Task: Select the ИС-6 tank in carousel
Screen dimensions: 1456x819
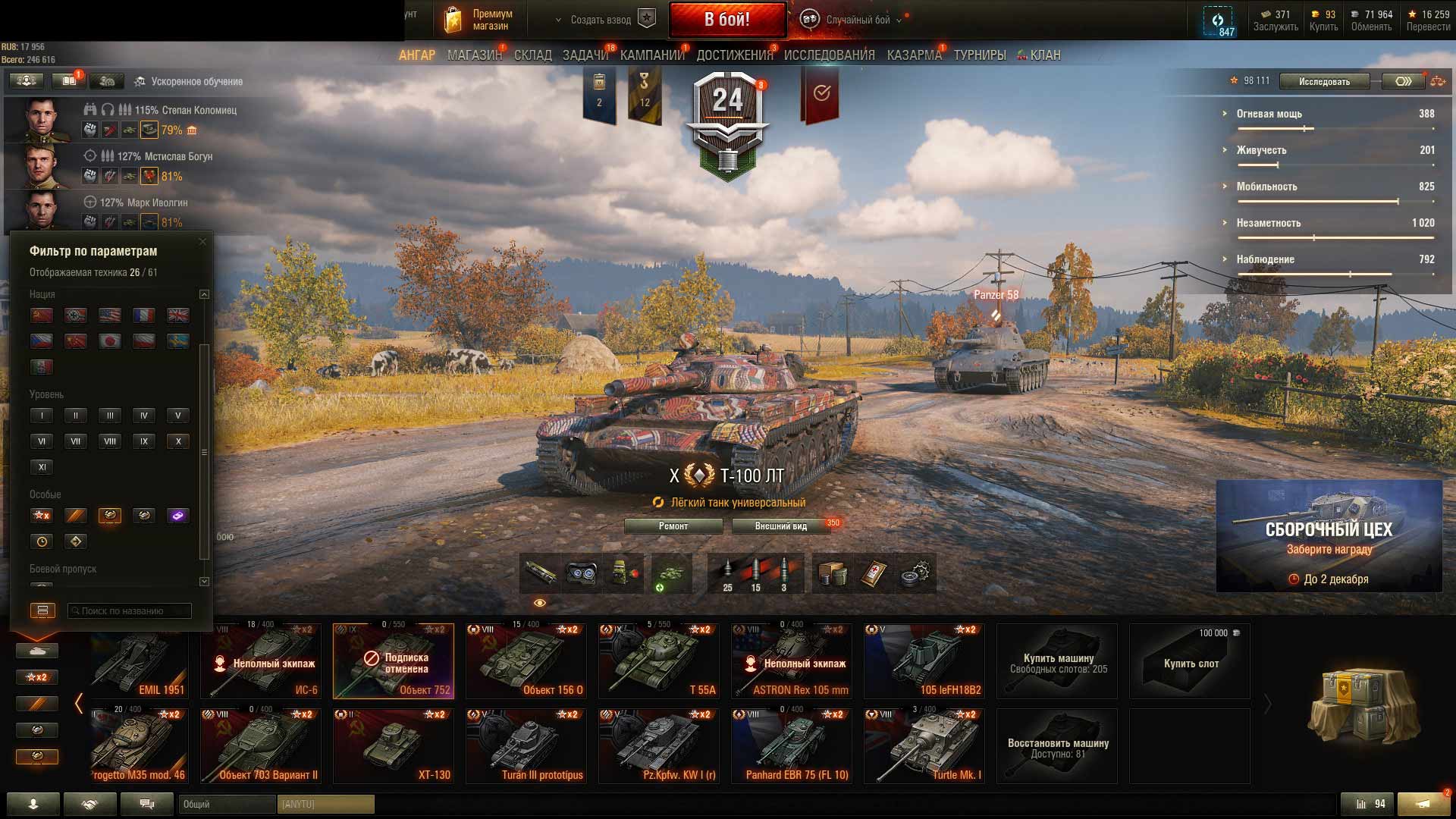Action: pos(261,661)
